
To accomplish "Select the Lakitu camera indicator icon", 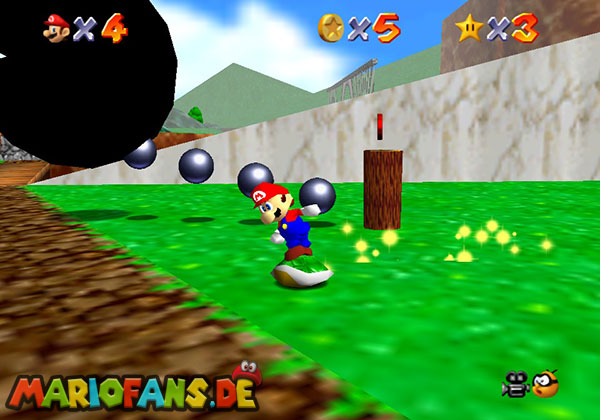I will [545, 382].
